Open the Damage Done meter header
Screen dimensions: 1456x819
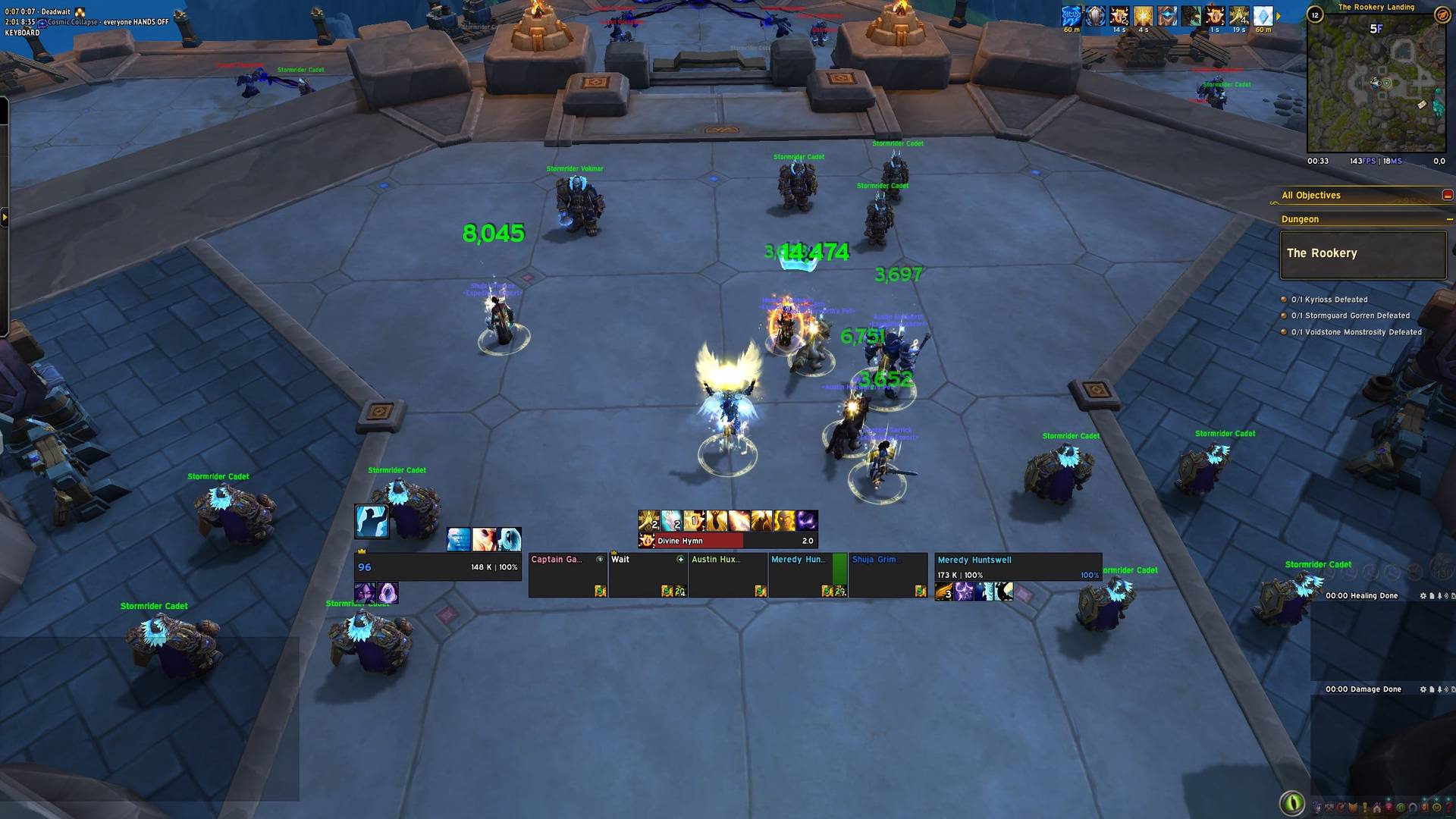pos(1363,689)
